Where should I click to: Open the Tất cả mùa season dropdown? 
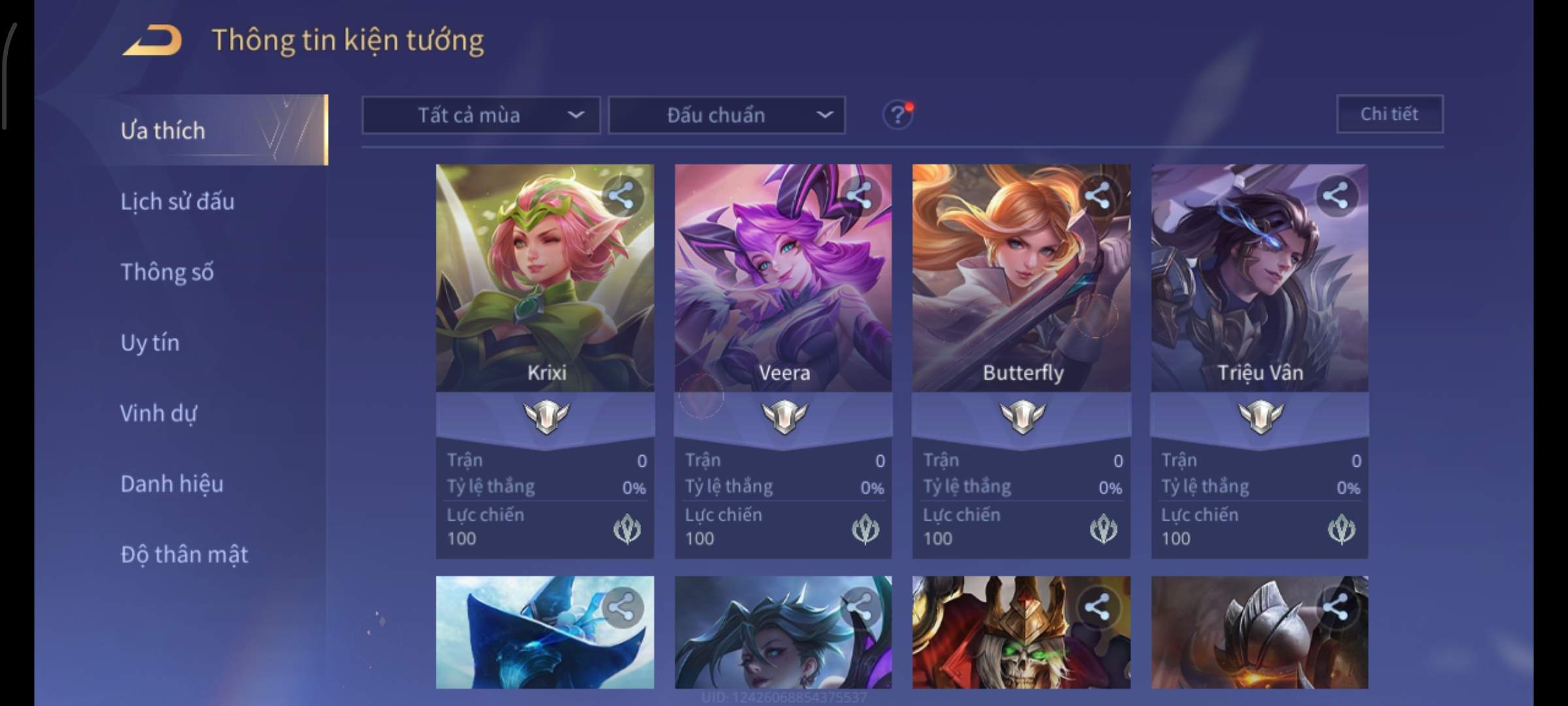click(x=481, y=116)
